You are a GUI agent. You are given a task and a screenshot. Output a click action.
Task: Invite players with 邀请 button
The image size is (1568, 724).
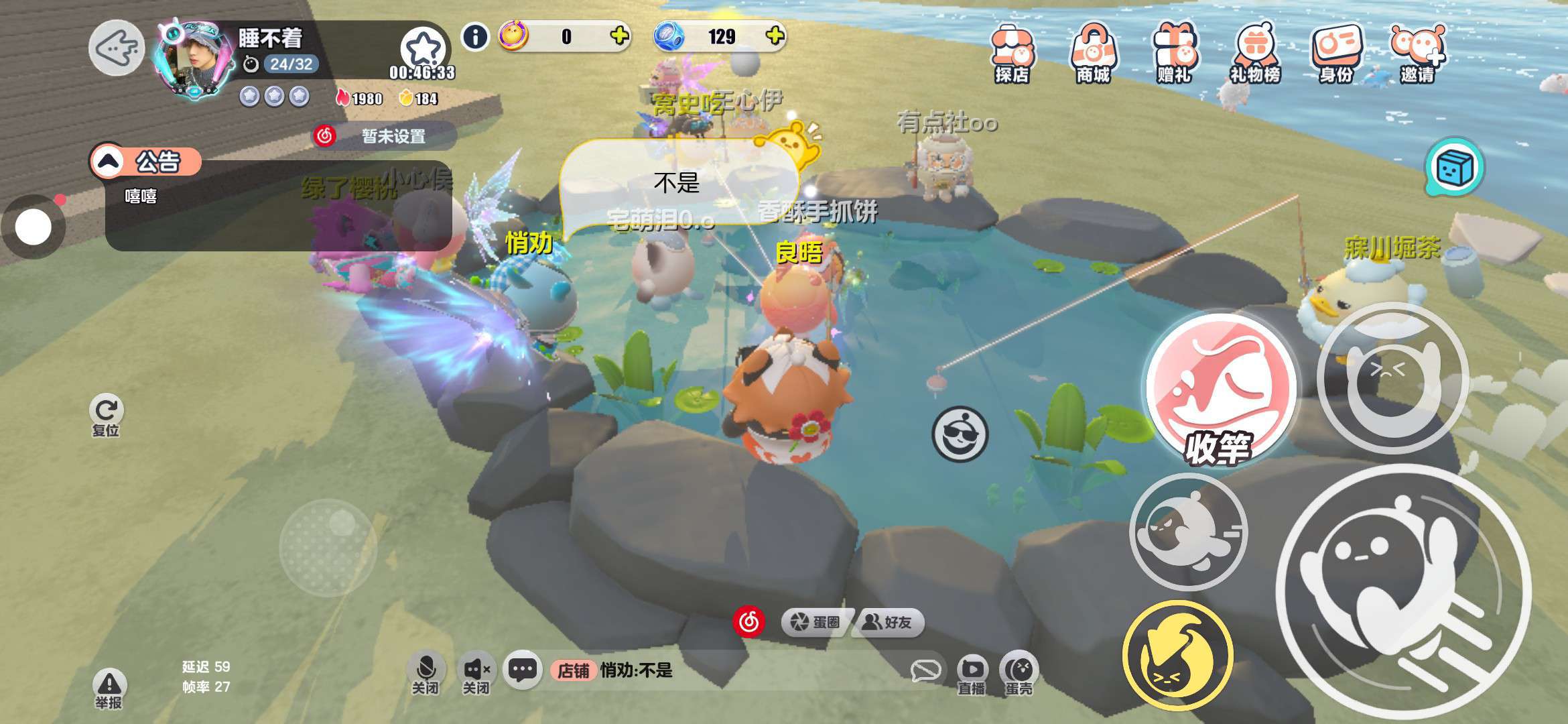(x=1417, y=54)
